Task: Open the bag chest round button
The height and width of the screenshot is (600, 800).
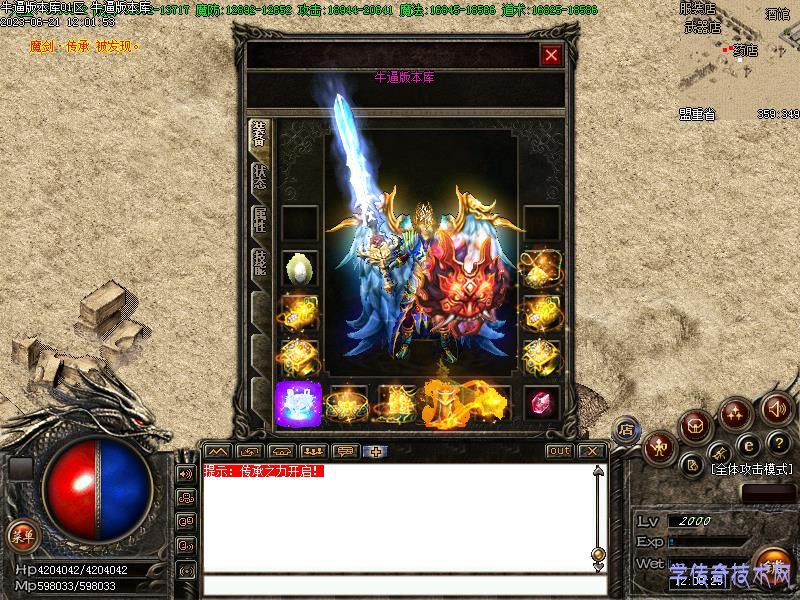Action: point(696,425)
